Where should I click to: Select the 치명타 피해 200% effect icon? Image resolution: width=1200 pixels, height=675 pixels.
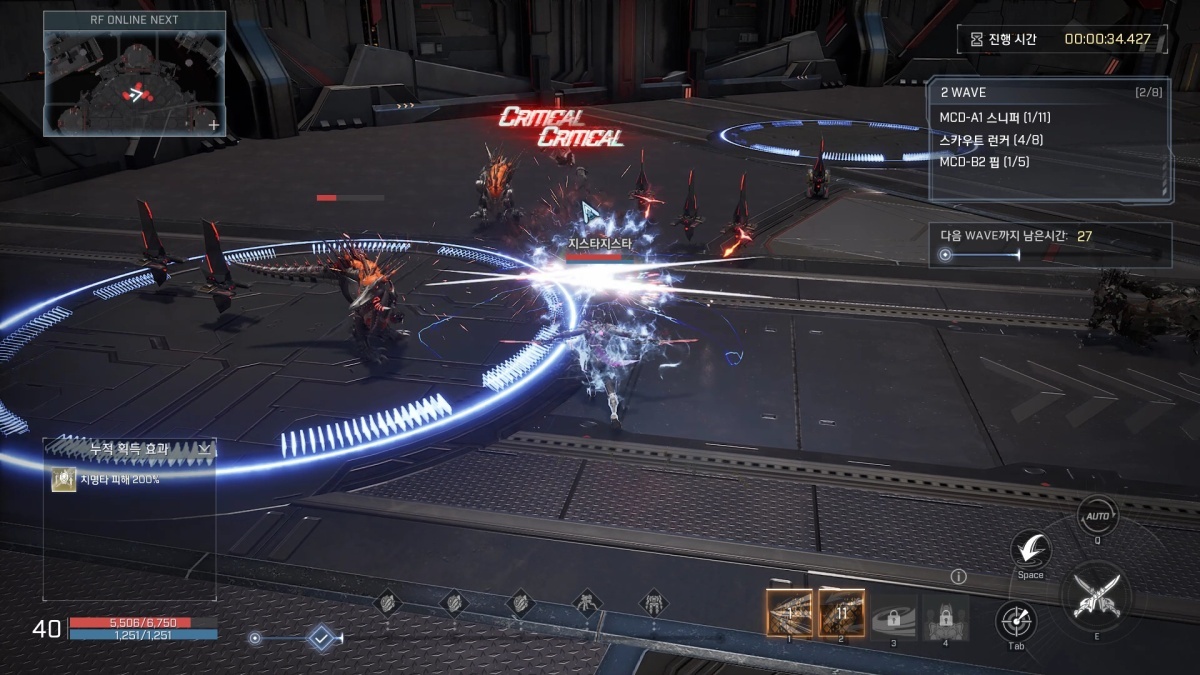pyautogui.click(x=62, y=479)
